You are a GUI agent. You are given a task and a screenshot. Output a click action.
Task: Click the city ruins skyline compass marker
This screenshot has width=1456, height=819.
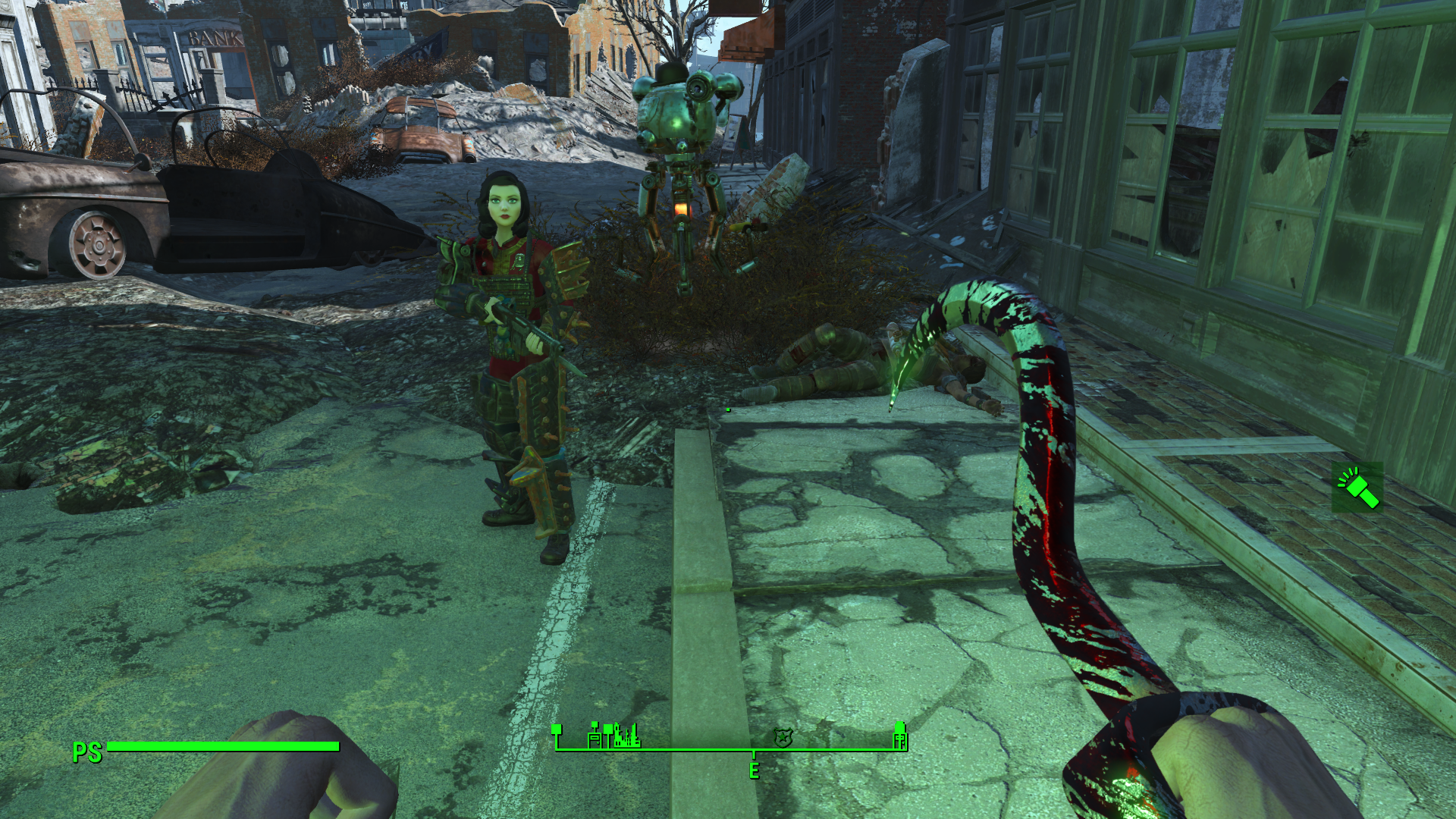point(626,736)
